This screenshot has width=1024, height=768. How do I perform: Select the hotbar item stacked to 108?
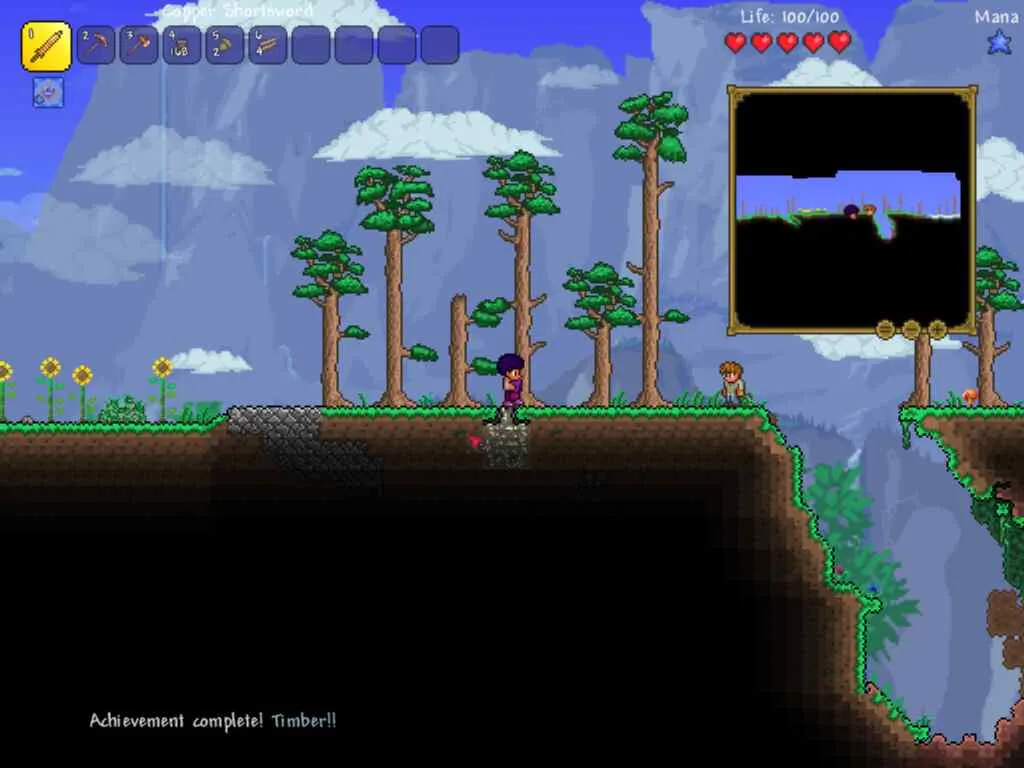(x=182, y=46)
